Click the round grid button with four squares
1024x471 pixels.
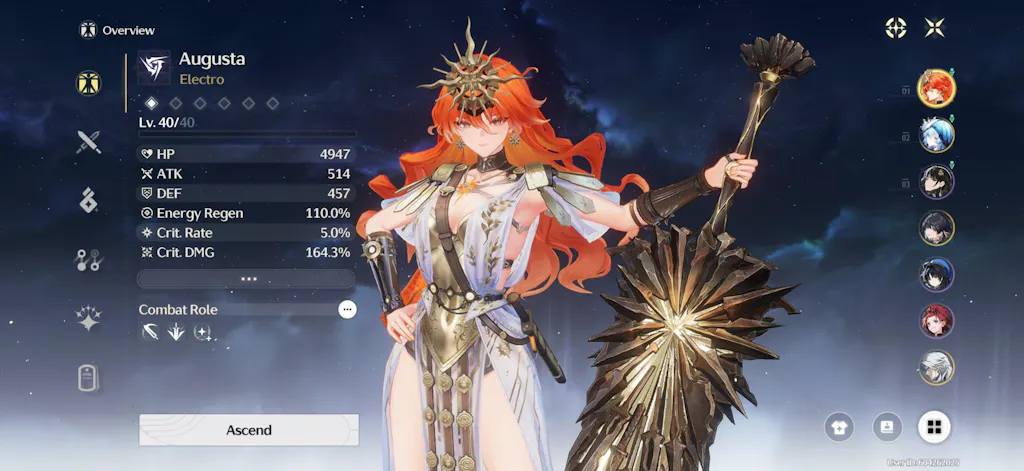pos(934,428)
